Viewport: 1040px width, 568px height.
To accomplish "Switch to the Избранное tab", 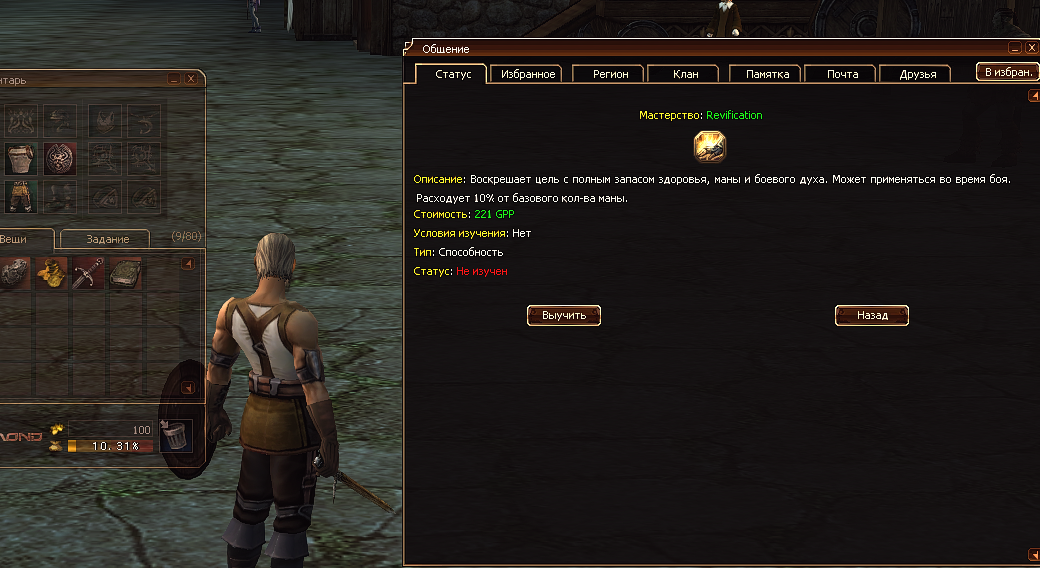I will 527,74.
